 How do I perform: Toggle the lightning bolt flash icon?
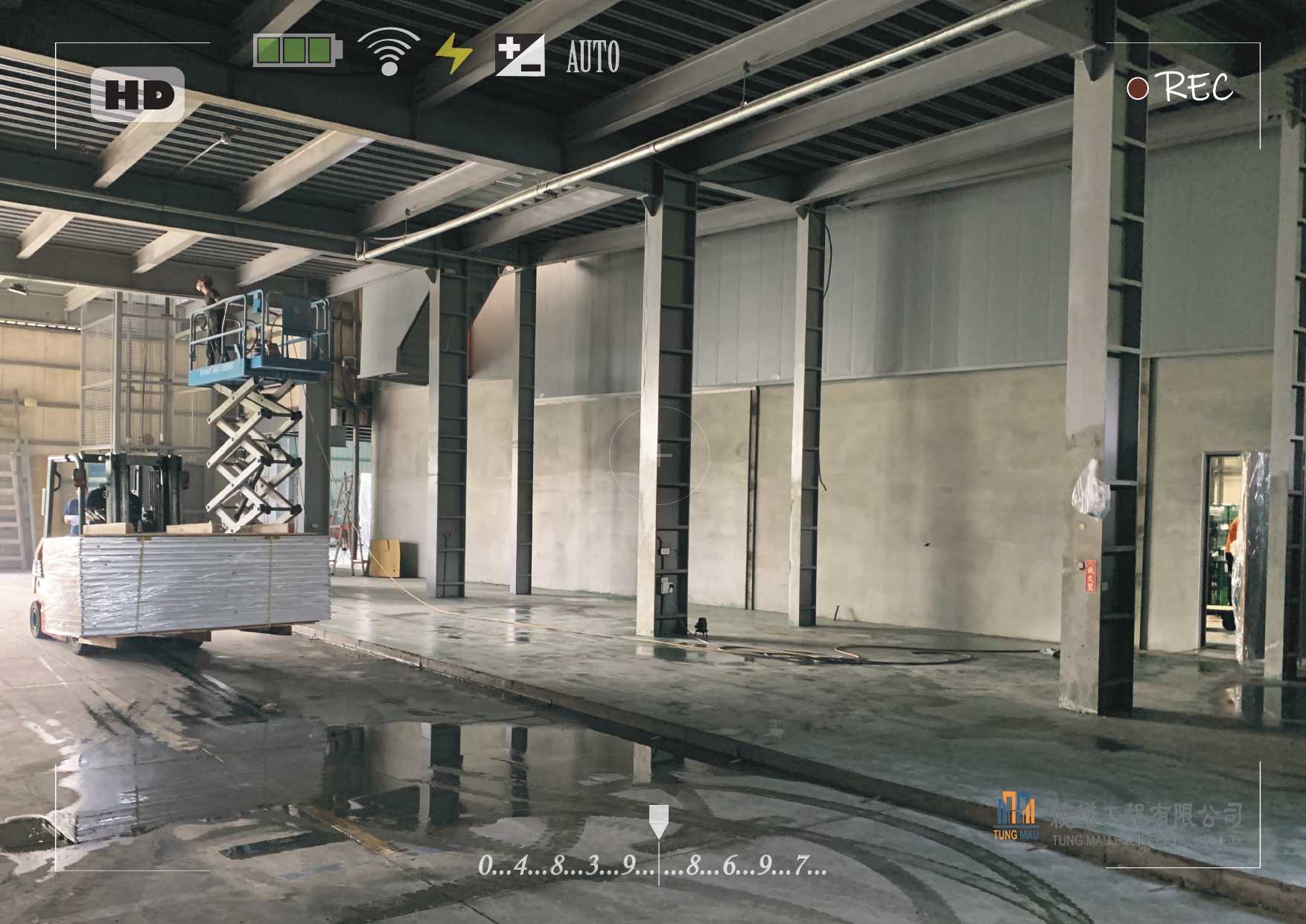[453, 54]
